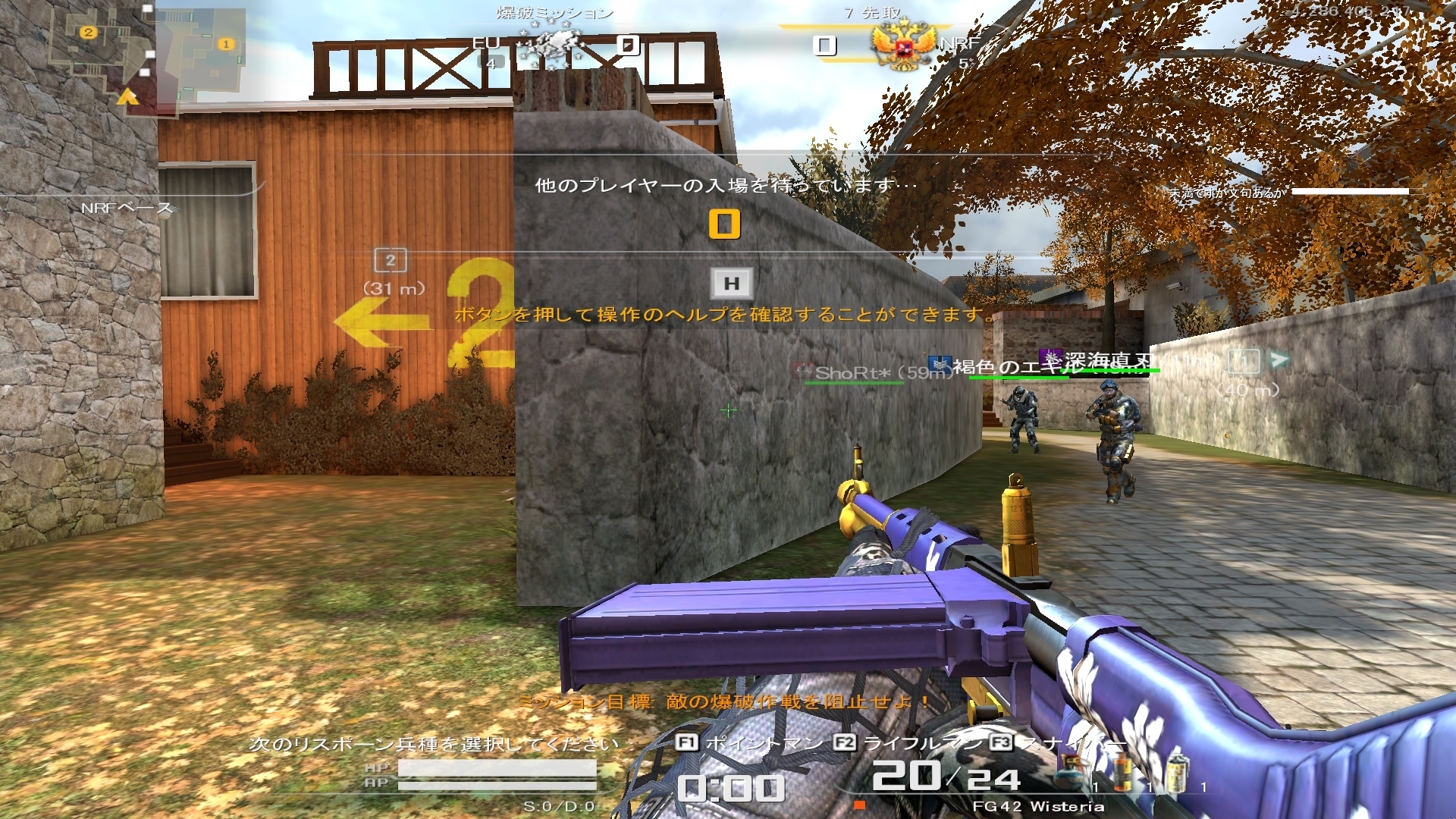Select the yellow canister grenade icon
The width and height of the screenshot is (1456, 819).
point(1176,773)
